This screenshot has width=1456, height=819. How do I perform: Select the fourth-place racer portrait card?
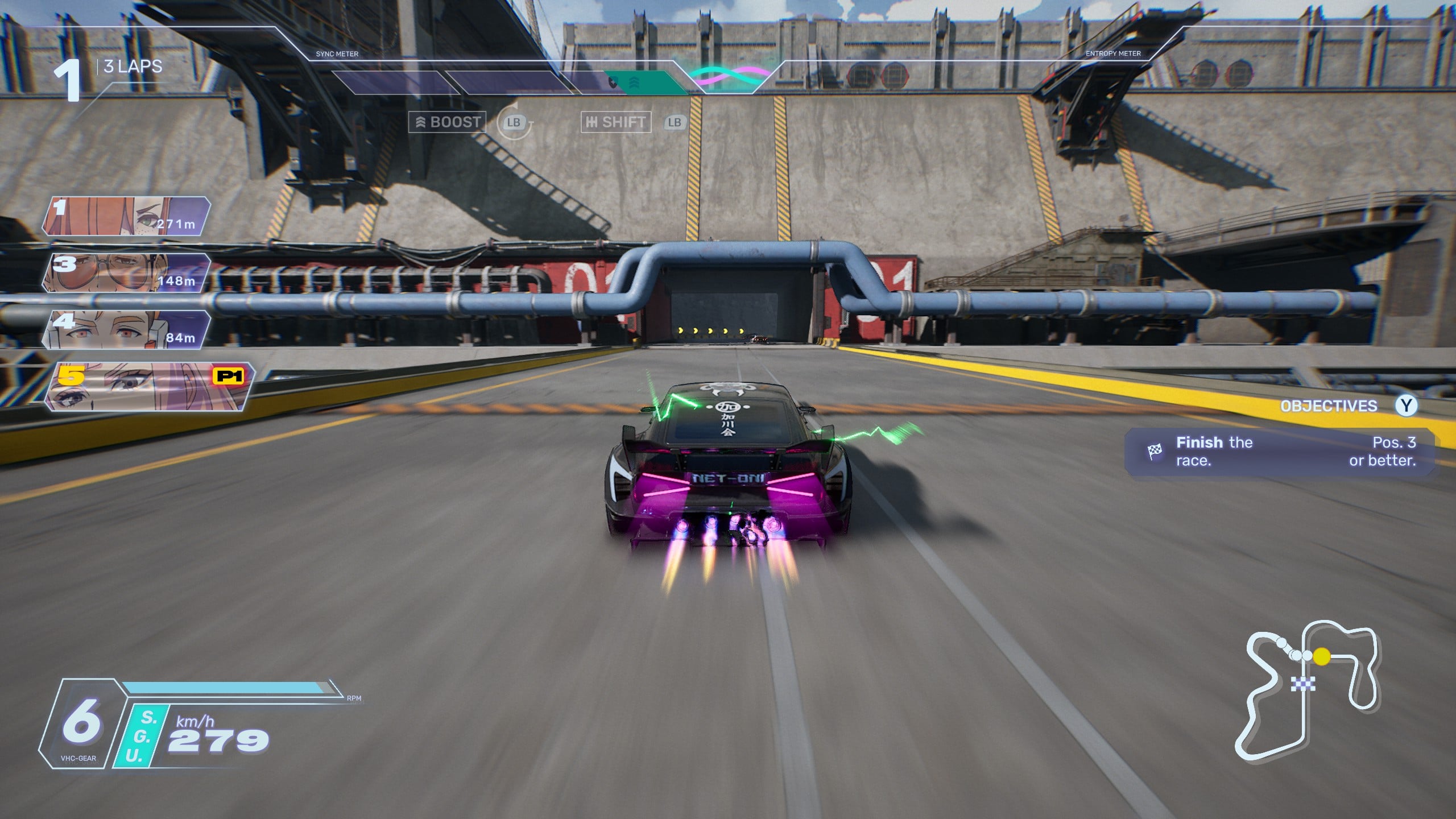(126, 330)
